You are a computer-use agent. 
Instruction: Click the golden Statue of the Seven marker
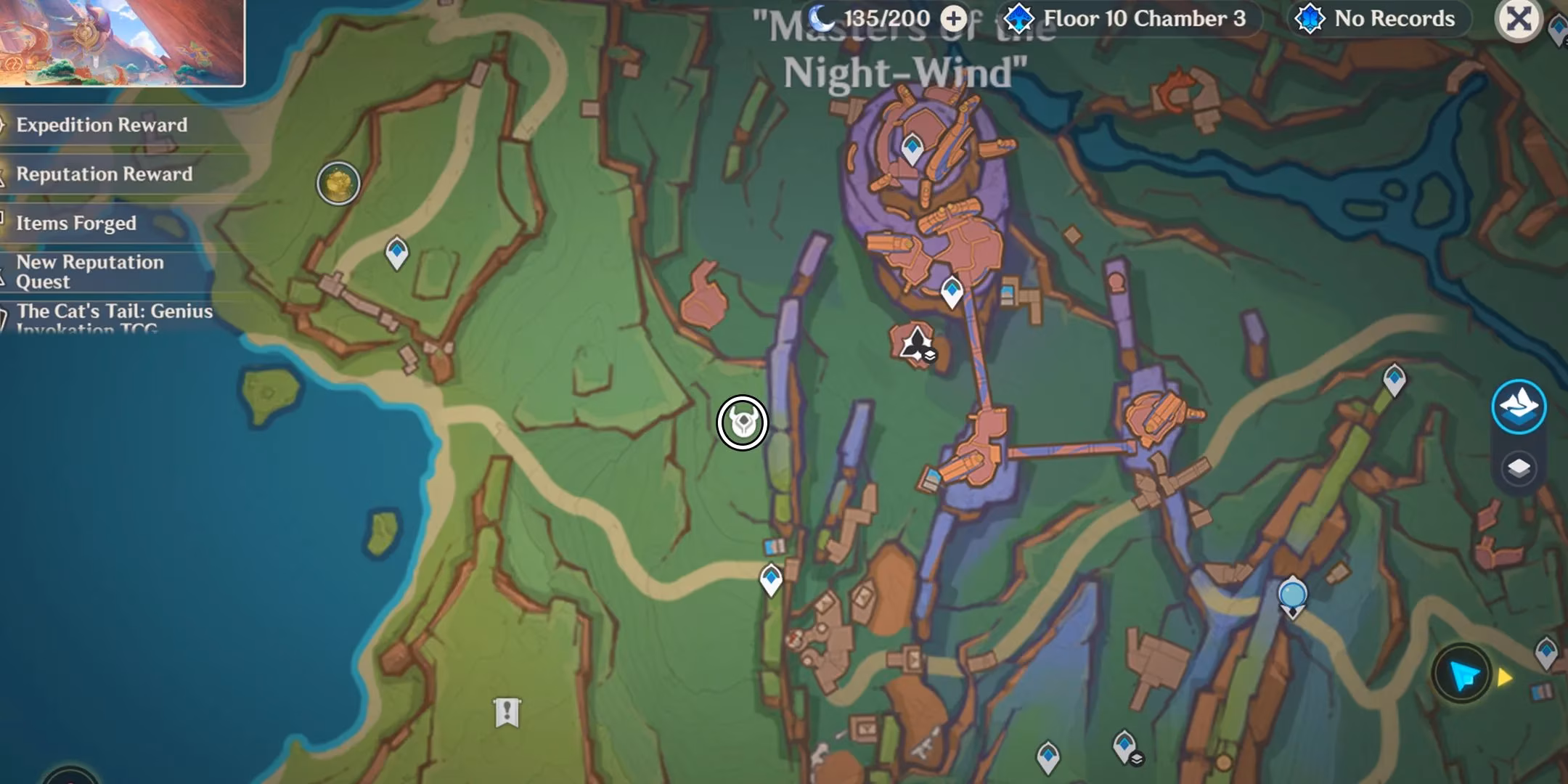pos(338,184)
